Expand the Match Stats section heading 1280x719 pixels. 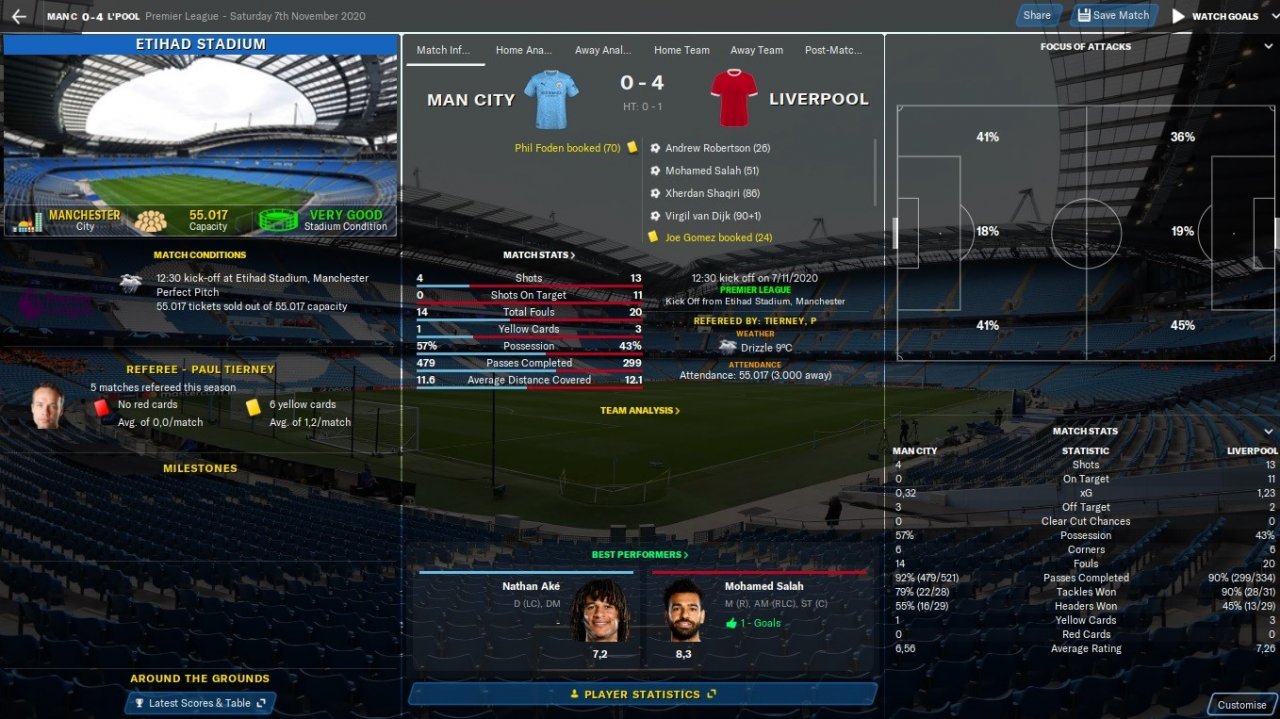coord(539,255)
